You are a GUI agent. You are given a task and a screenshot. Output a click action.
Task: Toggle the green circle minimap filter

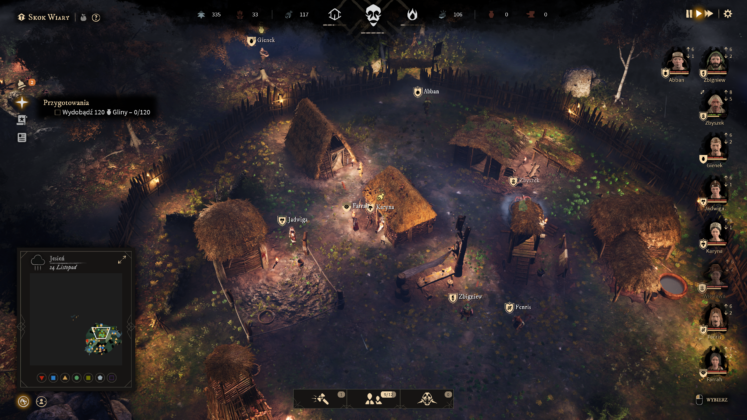point(75,378)
